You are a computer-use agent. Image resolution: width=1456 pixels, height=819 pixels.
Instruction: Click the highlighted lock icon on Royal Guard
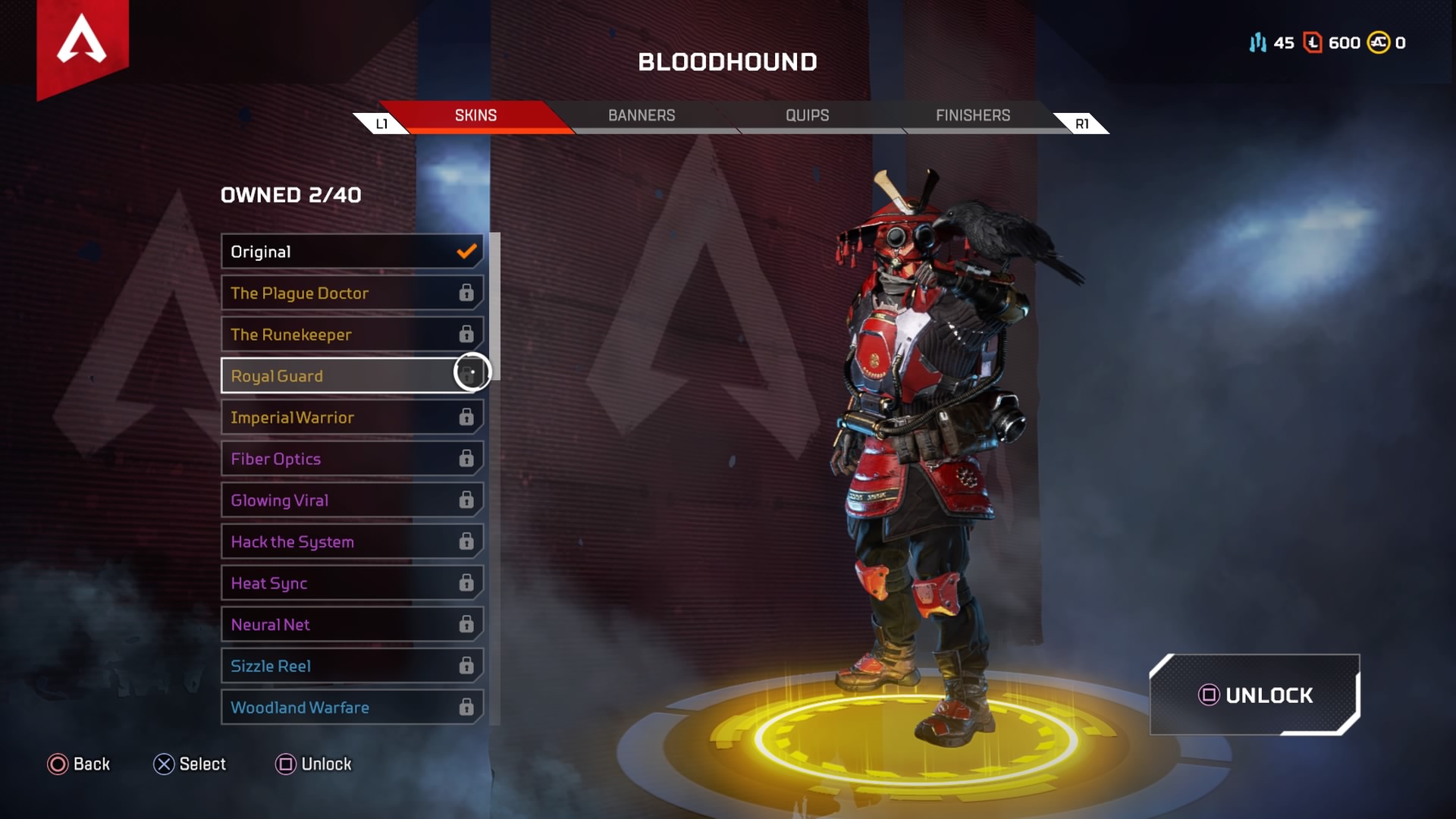coord(472,373)
